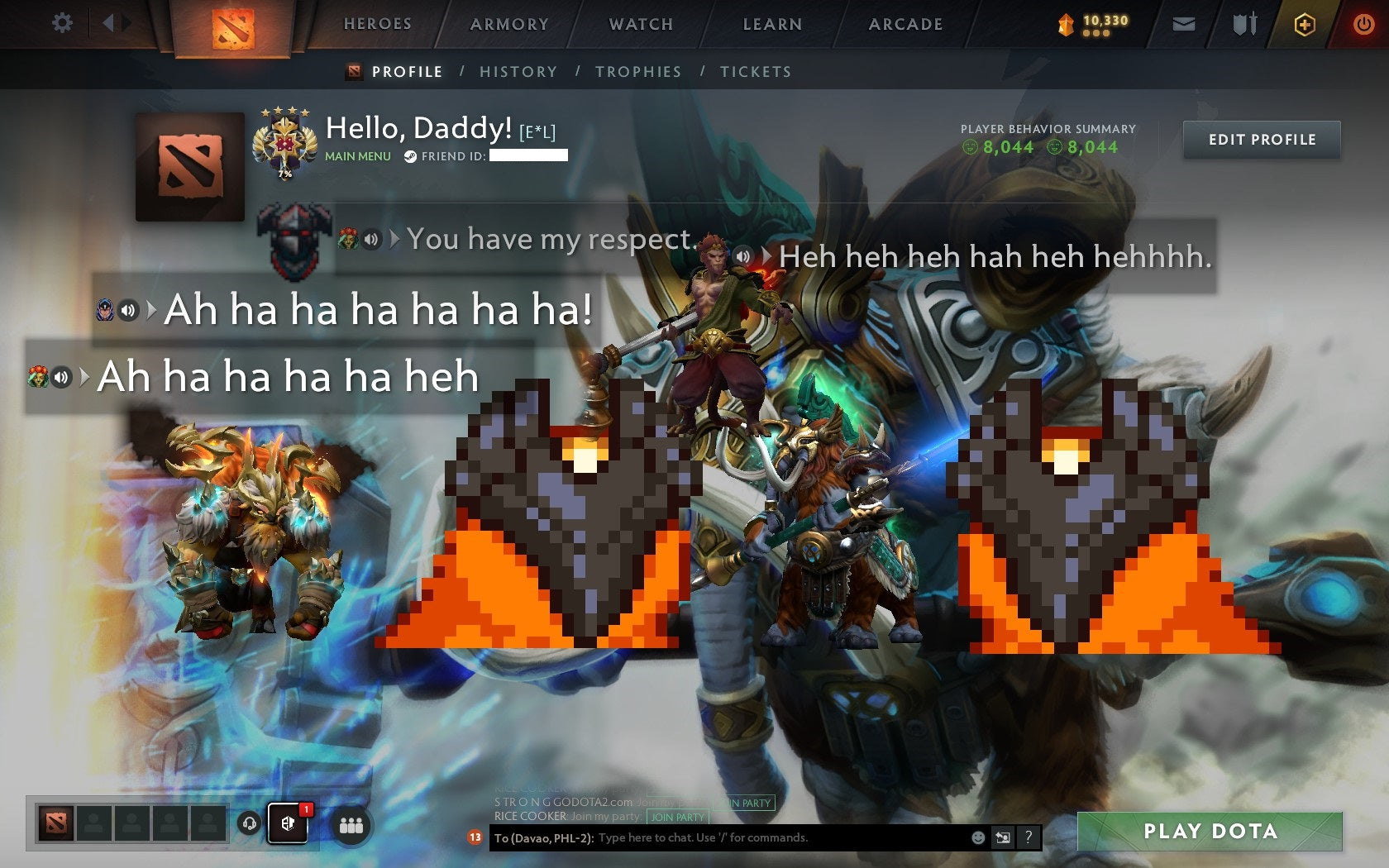
Task: Open the voice chat headset icon
Action: click(251, 823)
